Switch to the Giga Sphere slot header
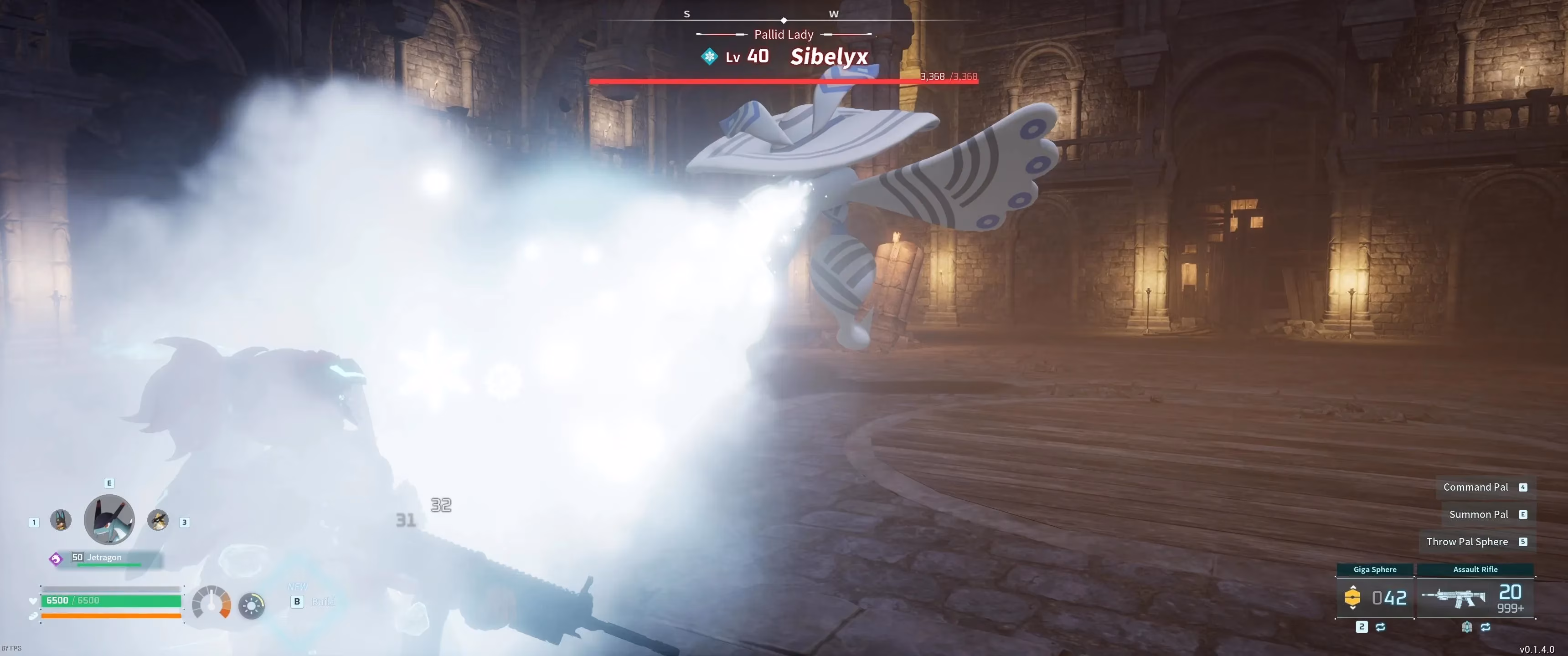The width and height of the screenshot is (1568, 656). (x=1375, y=569)
